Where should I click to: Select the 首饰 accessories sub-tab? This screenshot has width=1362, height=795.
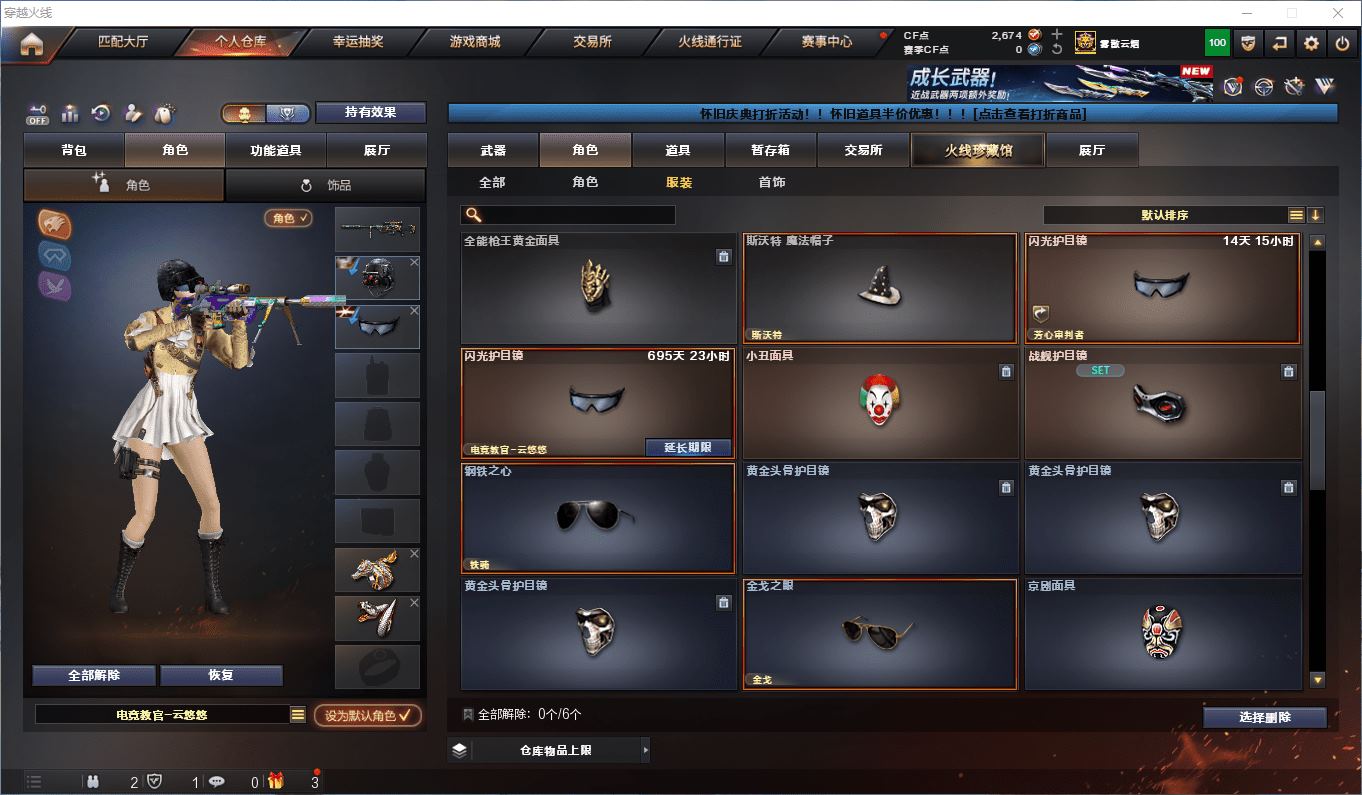[x=772, y=182]
